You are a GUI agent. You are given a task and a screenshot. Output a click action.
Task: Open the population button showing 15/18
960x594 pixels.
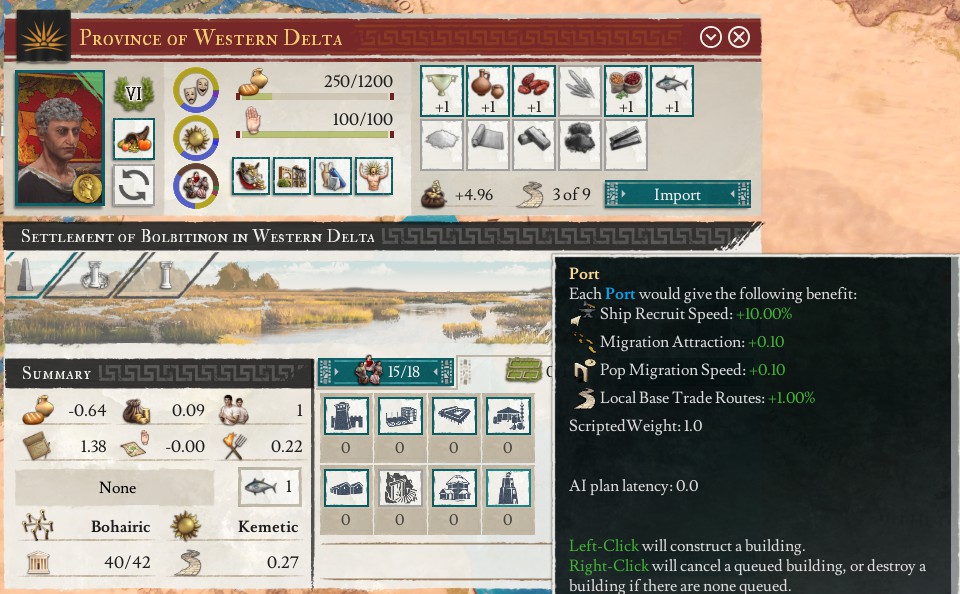pos(385,372)
